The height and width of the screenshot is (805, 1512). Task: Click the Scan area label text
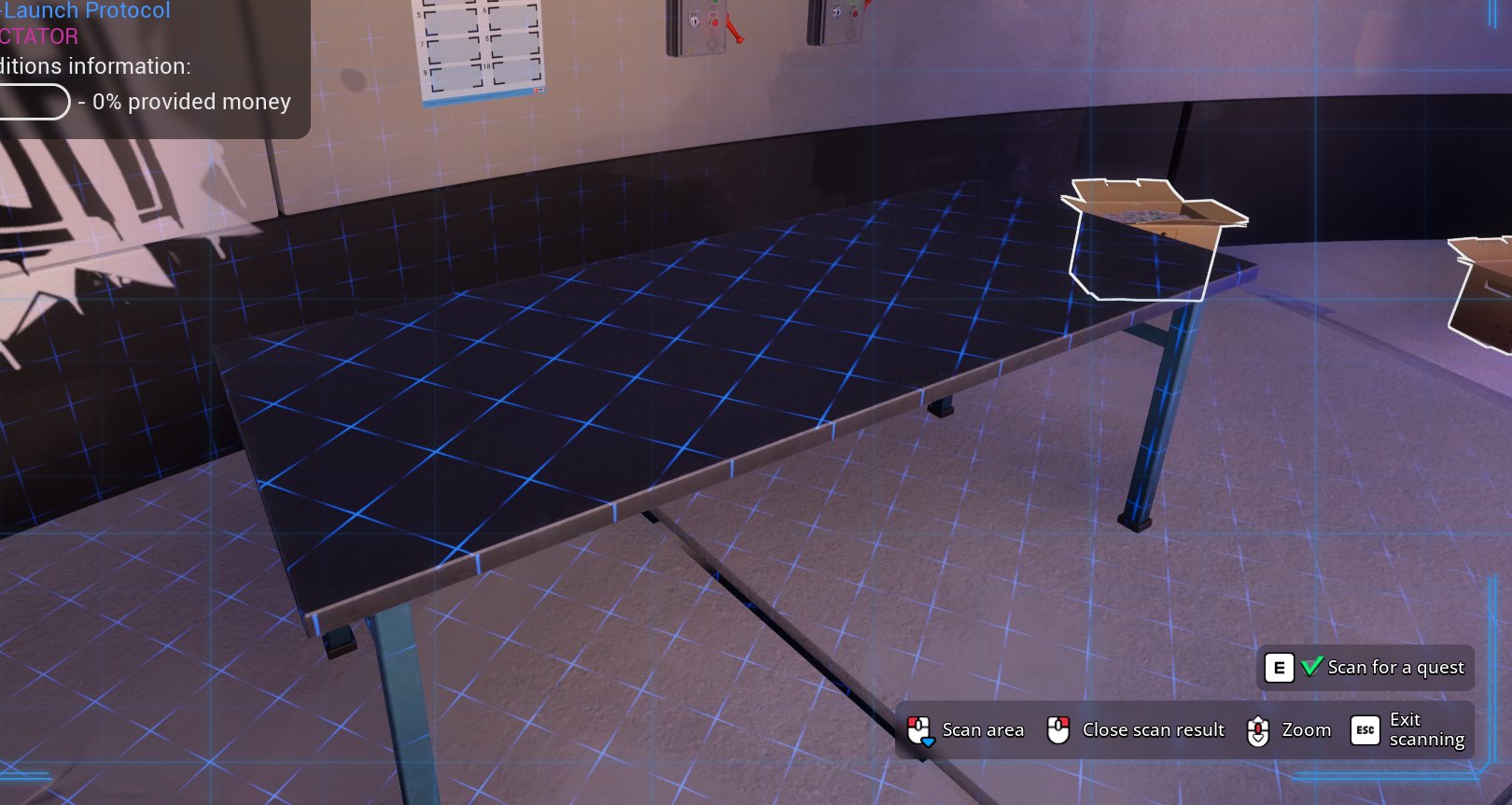983,729
